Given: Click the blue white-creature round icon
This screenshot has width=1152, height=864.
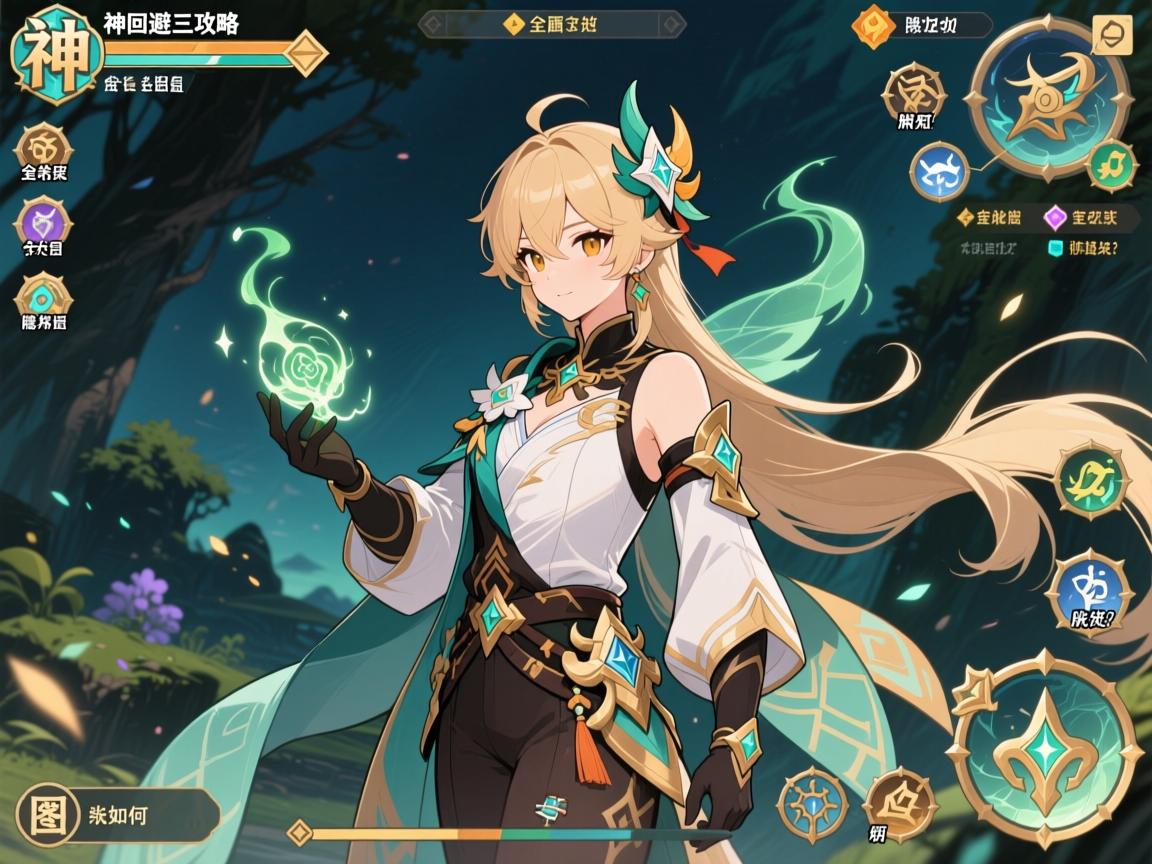Looking at the screenshot, I should (941, 171).
